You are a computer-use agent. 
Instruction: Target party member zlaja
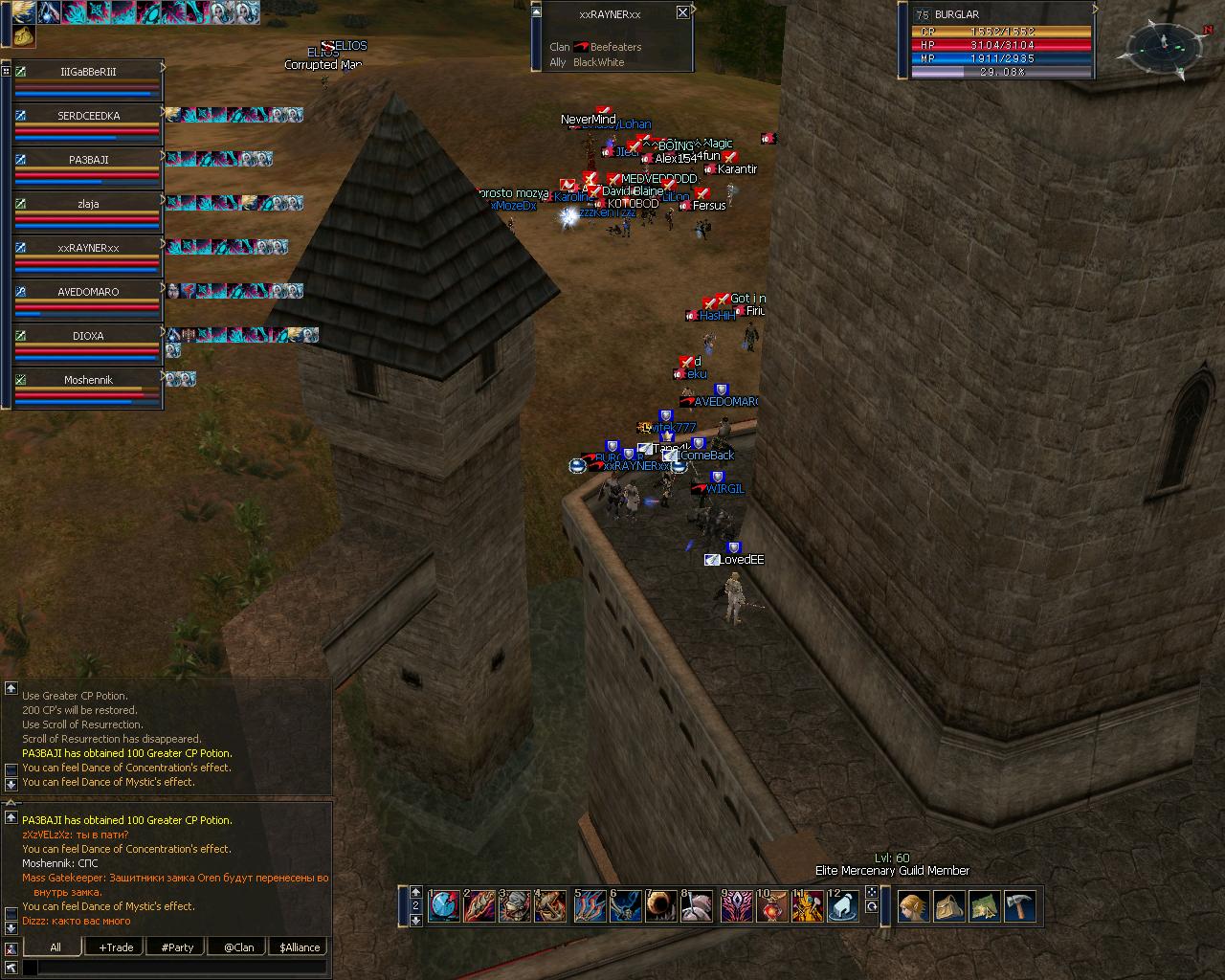coord(88,204)
